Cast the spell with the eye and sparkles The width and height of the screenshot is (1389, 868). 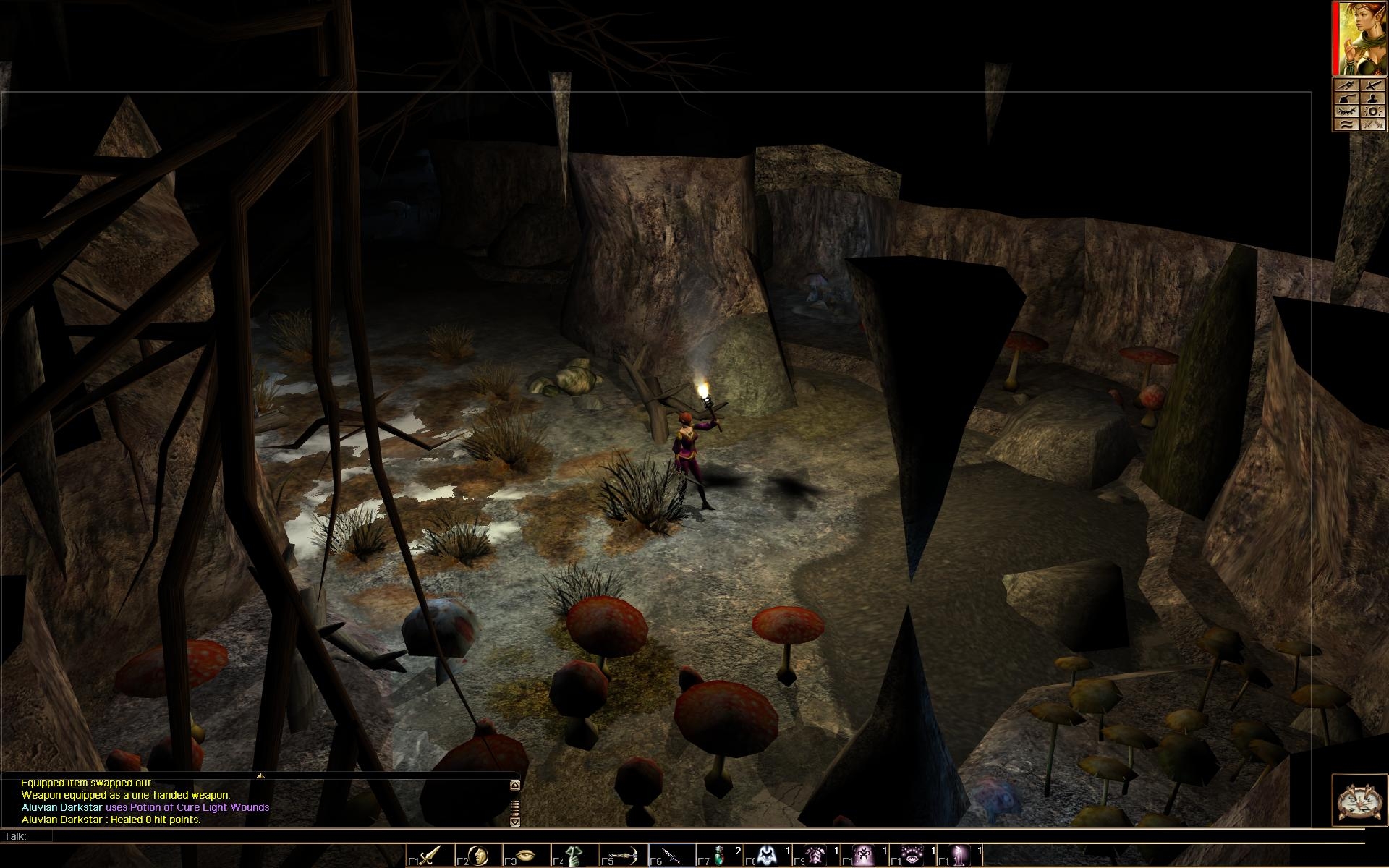(912, 855)
